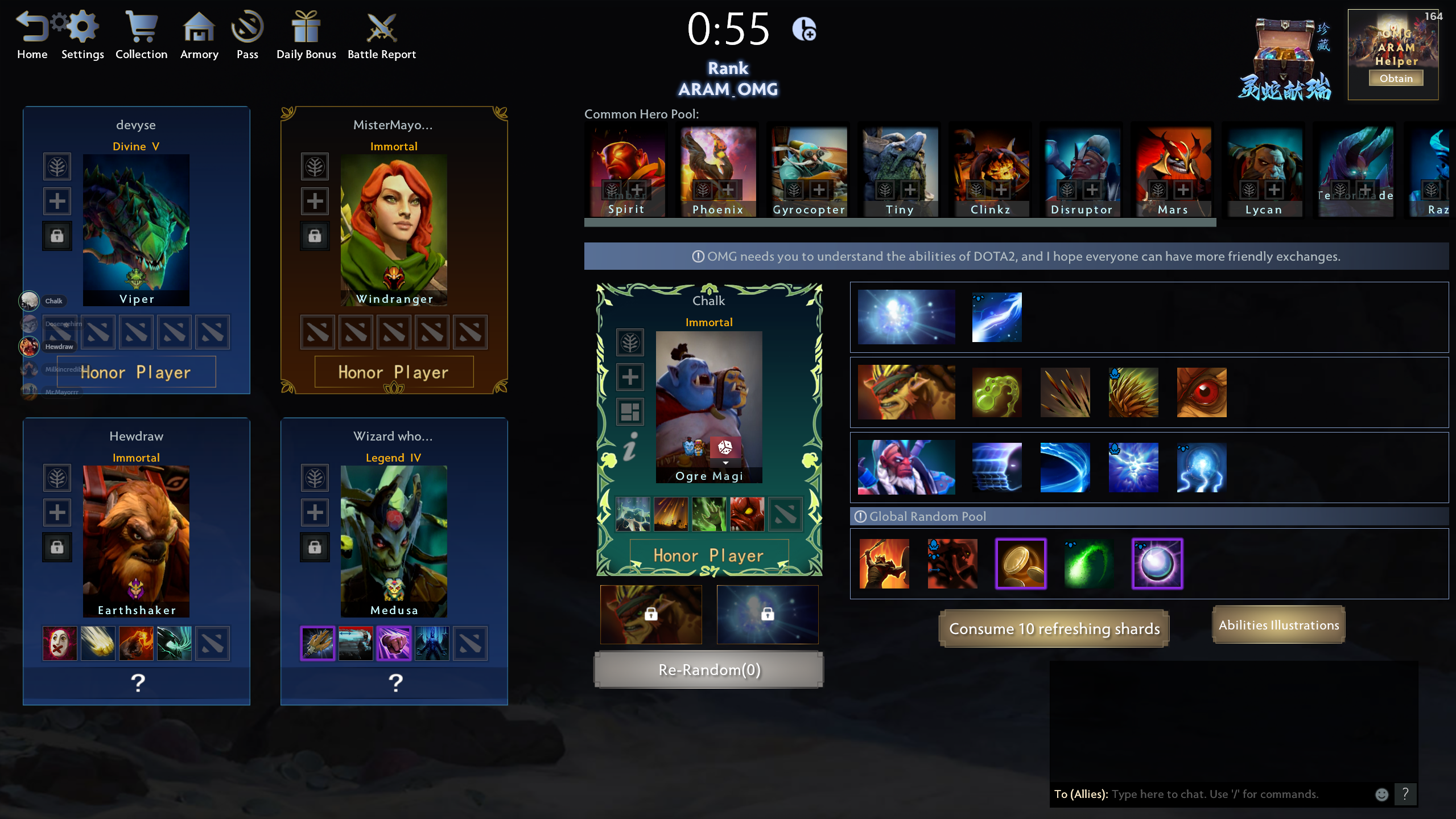Choose Mars in the common hero pool

pyautogui.click(x=1173, y=171)
